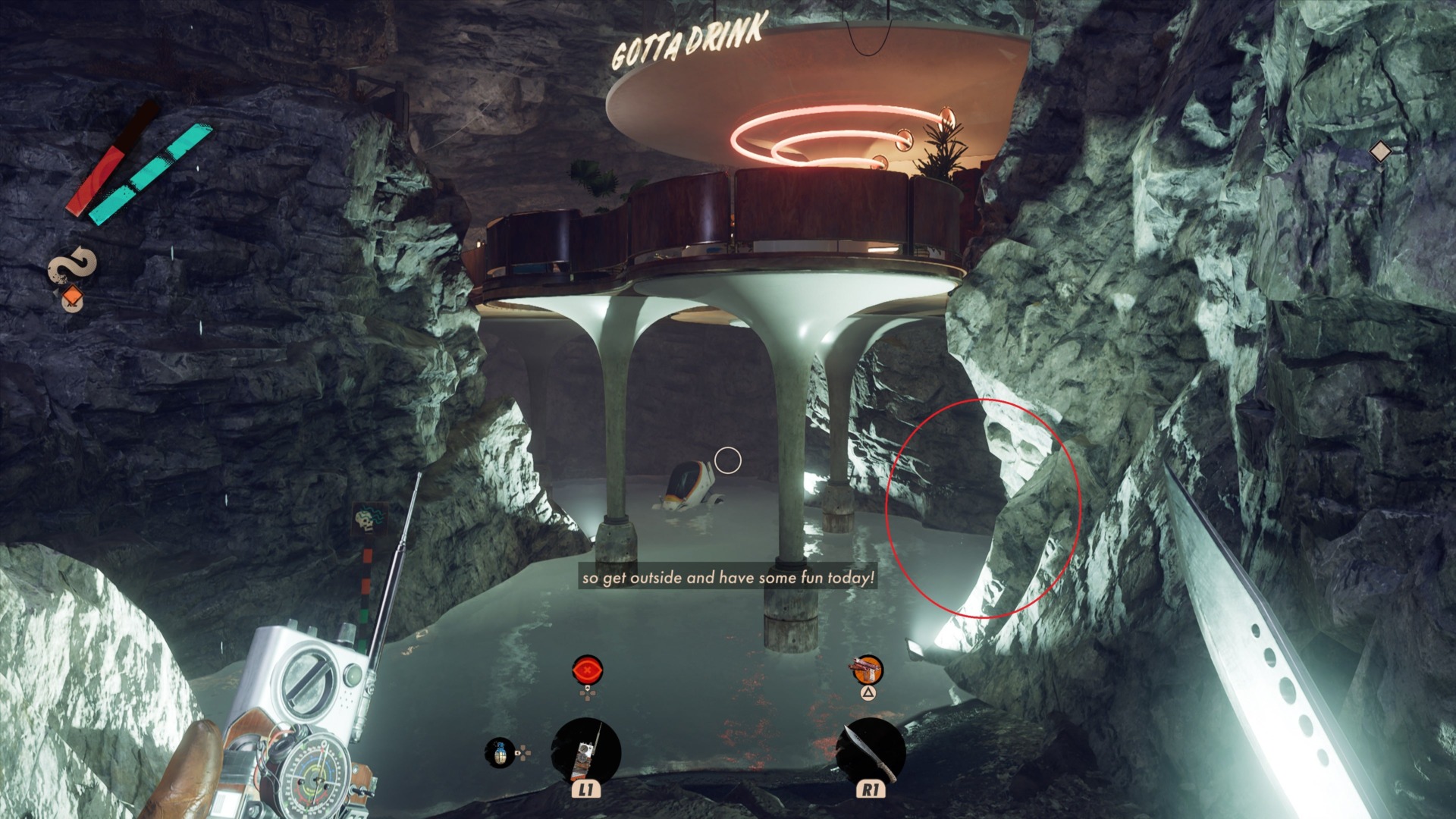Click the subtitle reading 'so get outside and have some fun today!'
The image size is (1456, 819).
pos(729,577)
